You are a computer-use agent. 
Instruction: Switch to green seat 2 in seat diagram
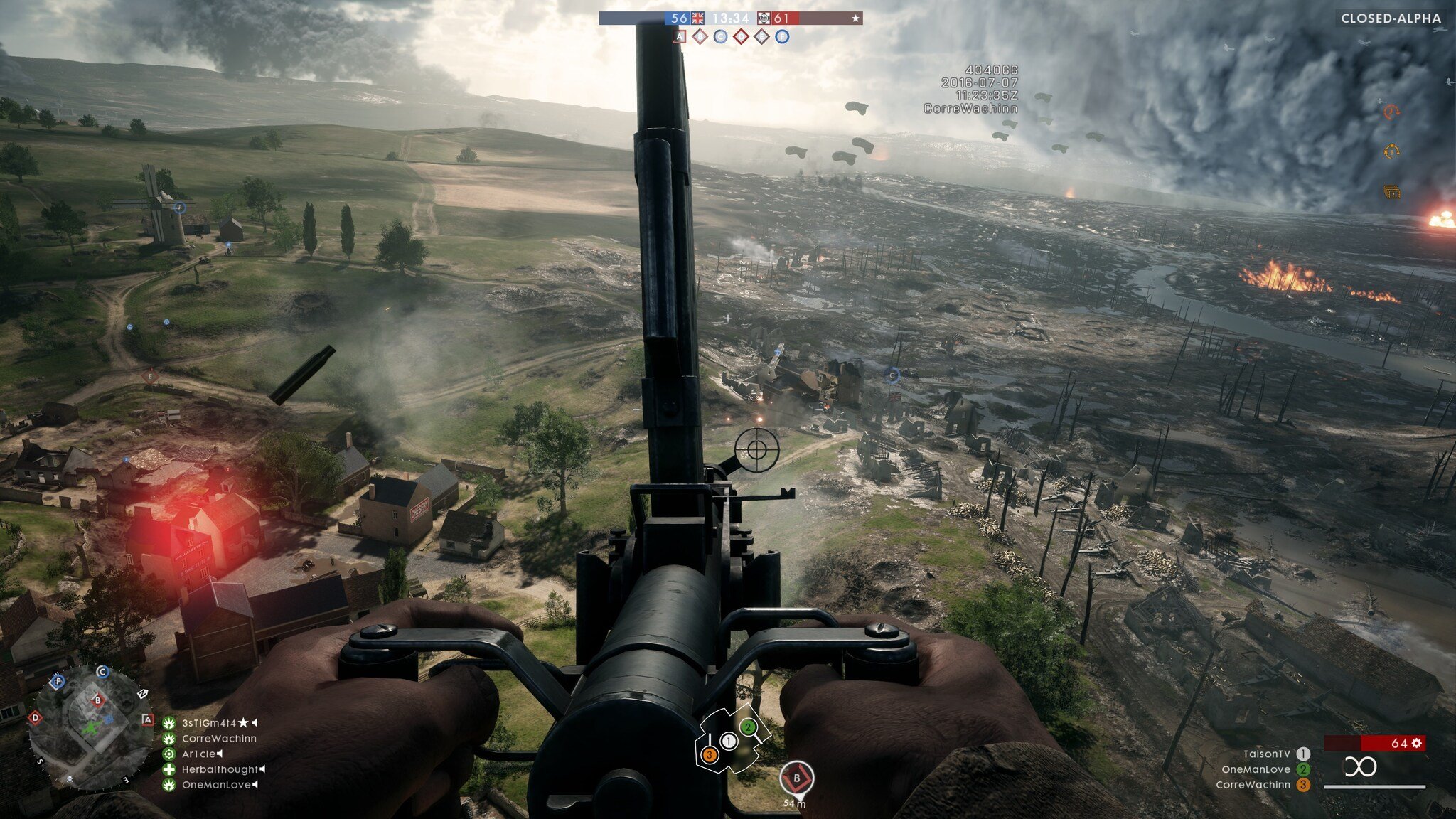[x=747, y=727]
